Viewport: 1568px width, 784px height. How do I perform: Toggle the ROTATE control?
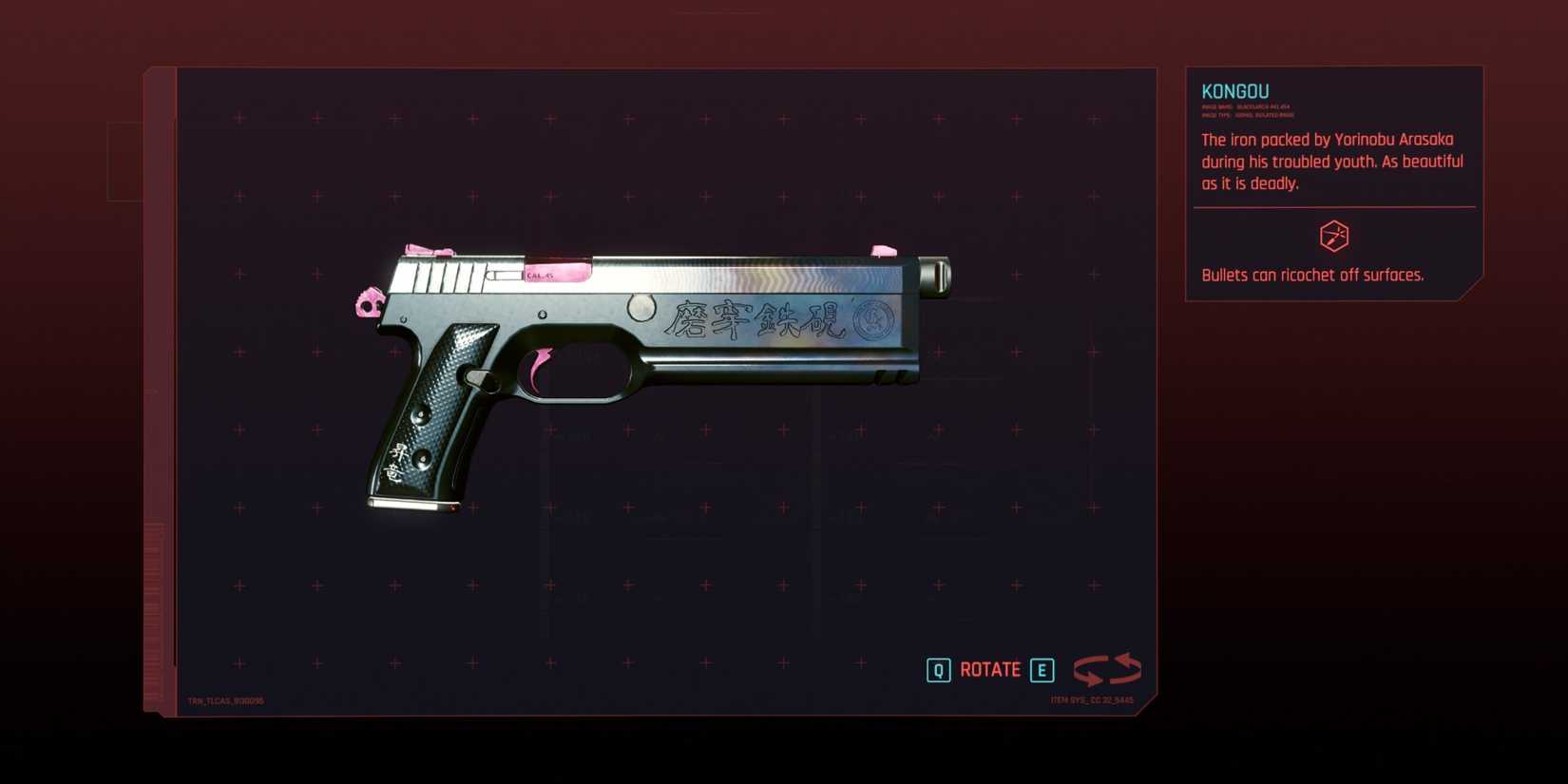click(x=988, y=669)
